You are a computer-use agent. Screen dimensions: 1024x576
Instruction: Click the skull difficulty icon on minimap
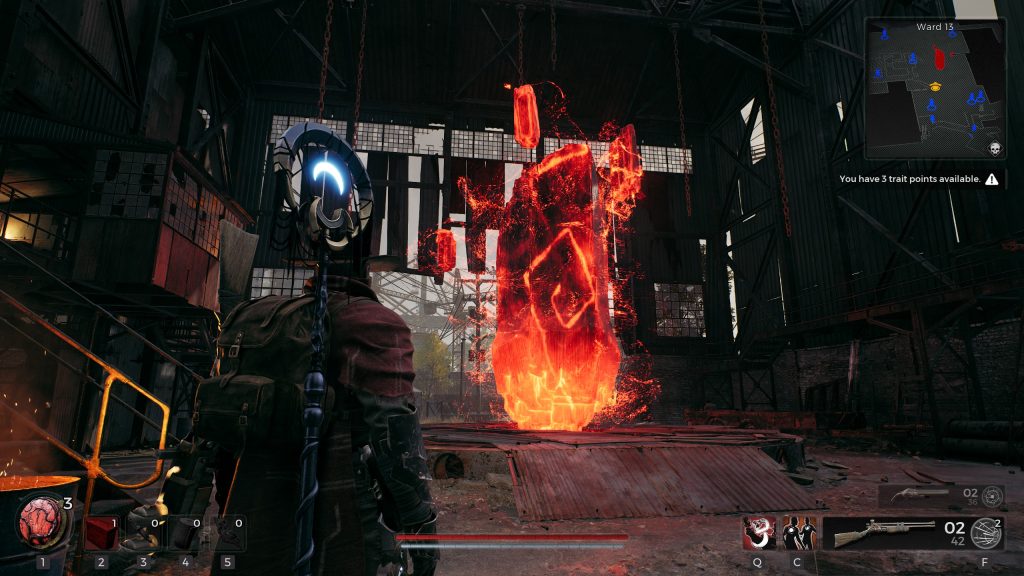click(x=995, y=149)
